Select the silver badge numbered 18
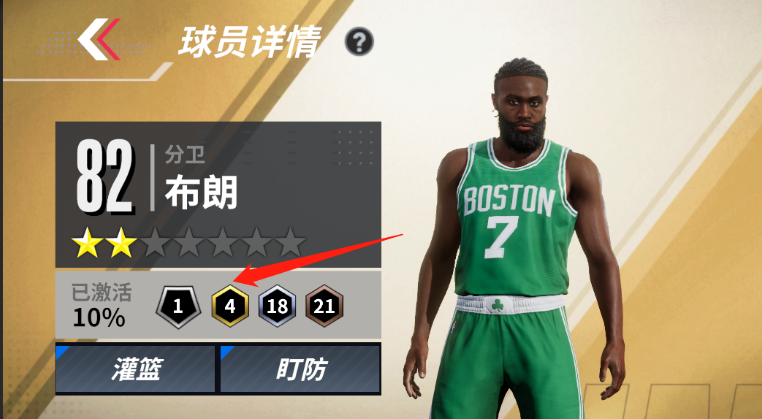762x419 pixels. 278,306
